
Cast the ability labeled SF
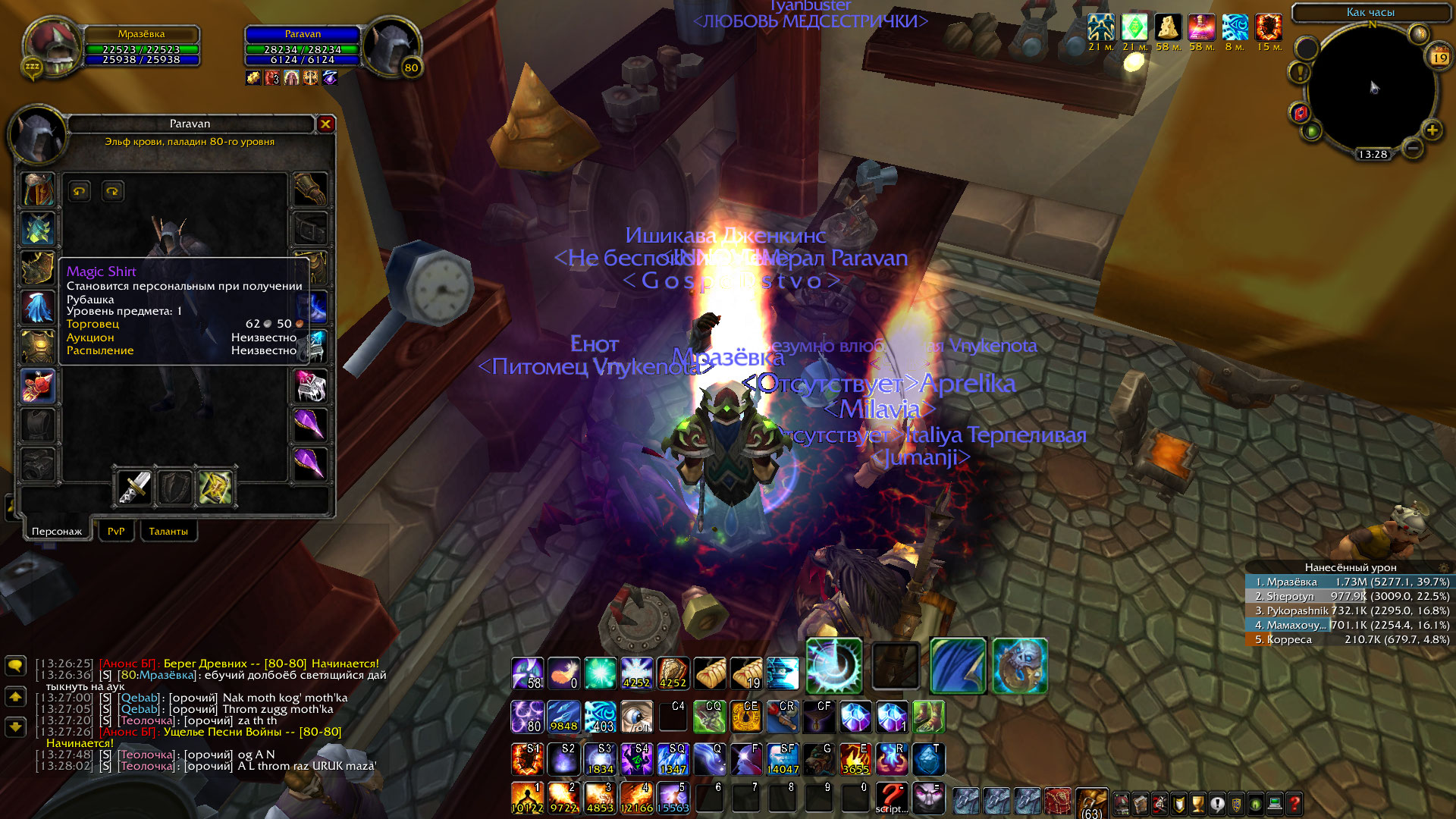(x=783, y=758)
